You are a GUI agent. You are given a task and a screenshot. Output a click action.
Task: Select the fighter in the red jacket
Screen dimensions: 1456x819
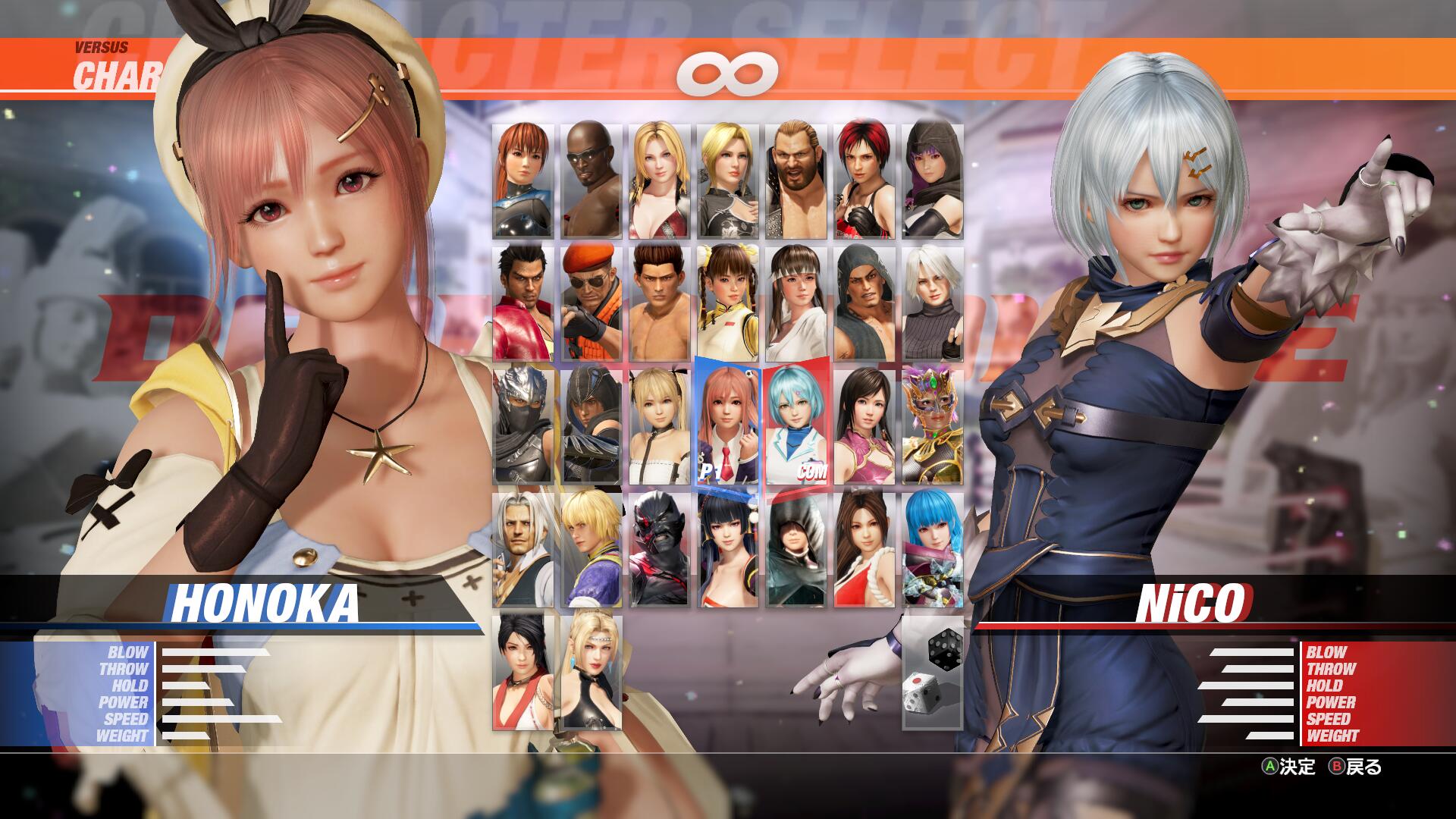[523, 303]
